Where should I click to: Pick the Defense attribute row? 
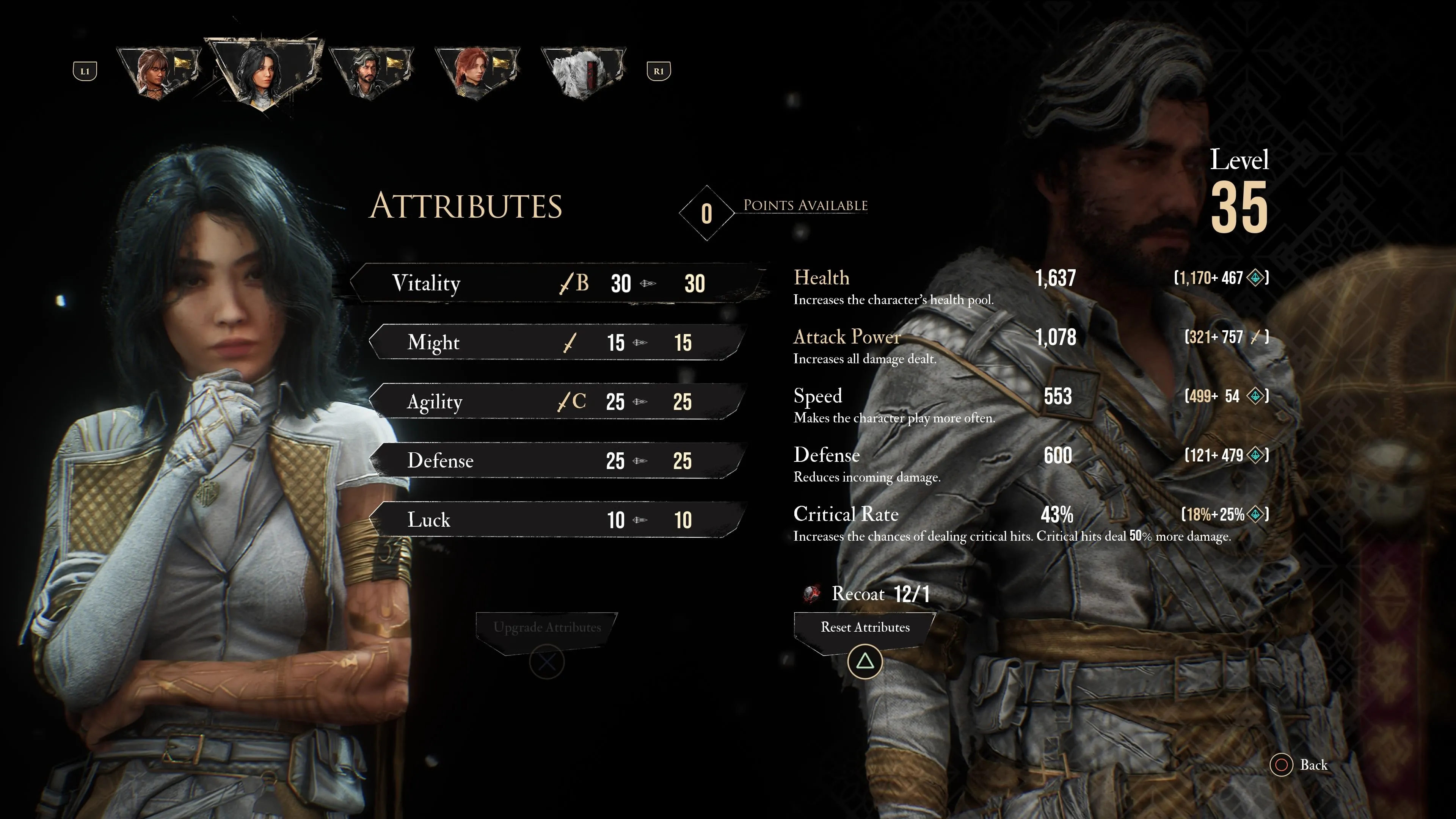click(x=557, y=461)
